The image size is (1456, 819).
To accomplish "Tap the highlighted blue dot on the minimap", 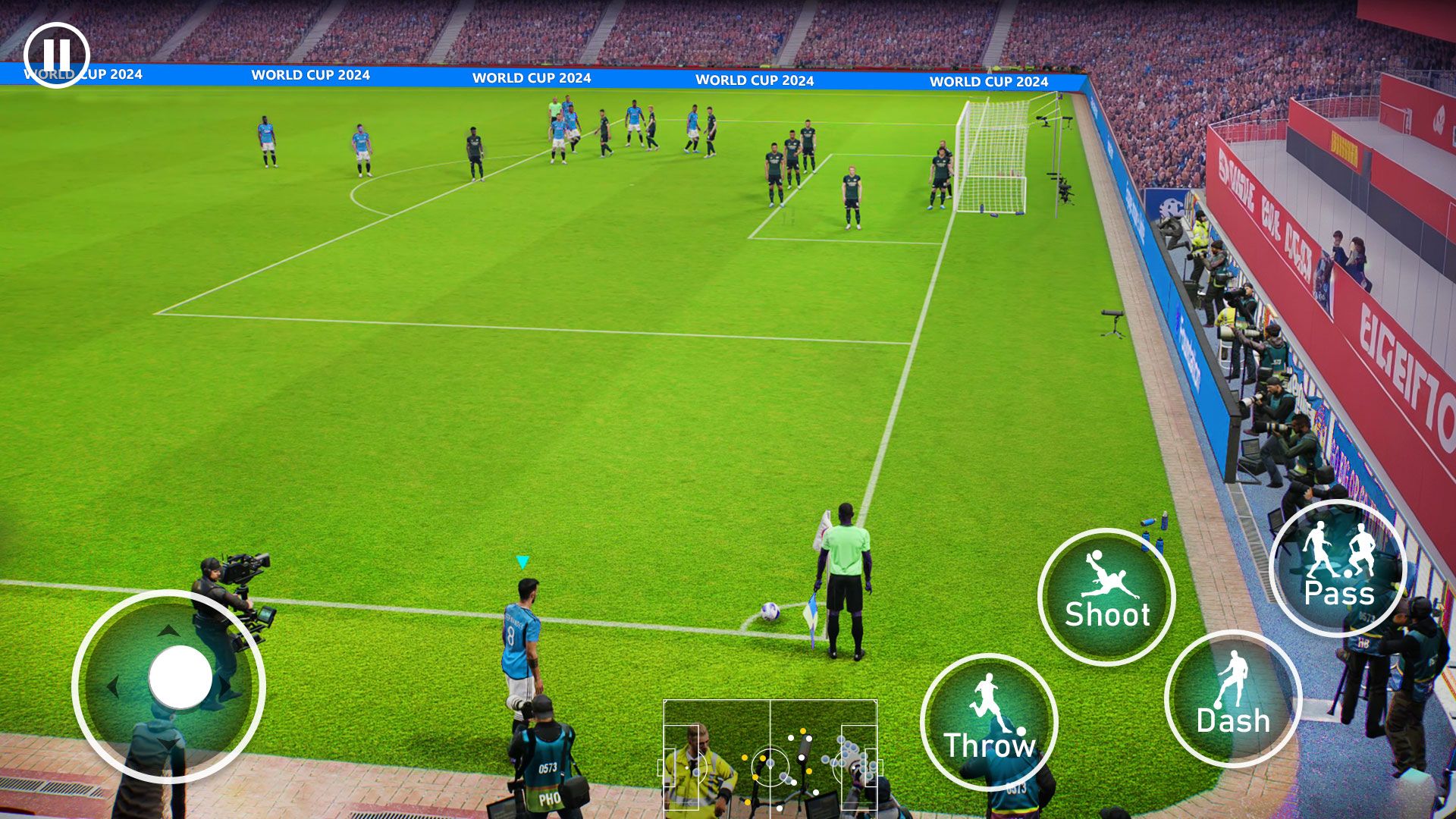I will 770,763.
